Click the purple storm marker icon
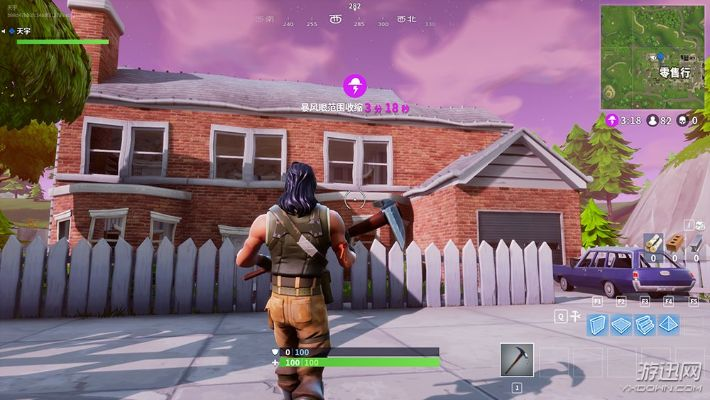 coord(354,85)
